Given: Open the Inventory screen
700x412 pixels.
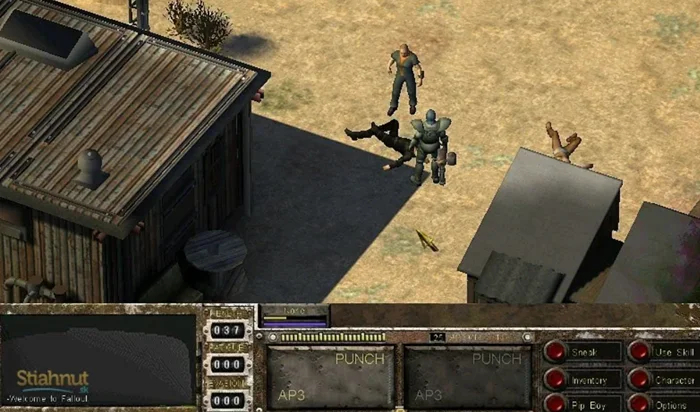Looking at the screenshot, I should [556, 379].
